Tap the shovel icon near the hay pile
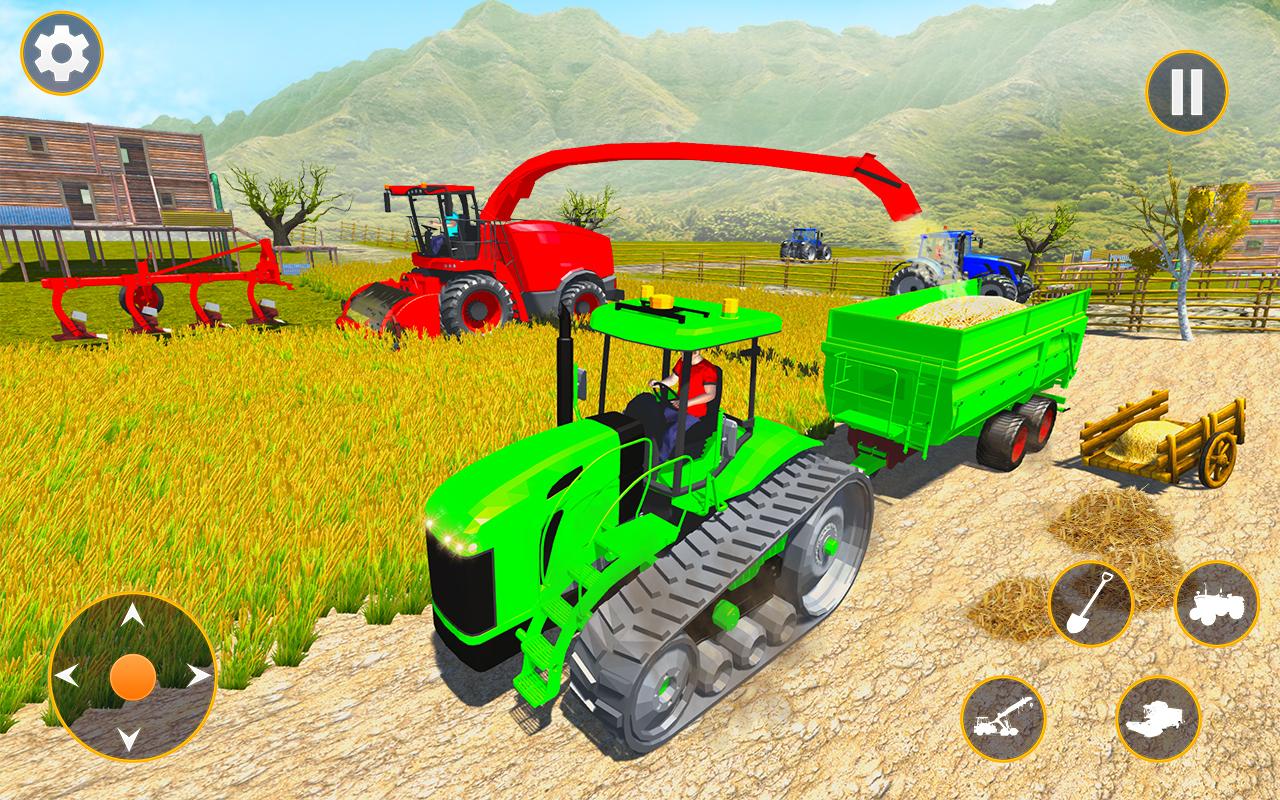Screen dimensions: 1280x800 [x=1093, y=601]
